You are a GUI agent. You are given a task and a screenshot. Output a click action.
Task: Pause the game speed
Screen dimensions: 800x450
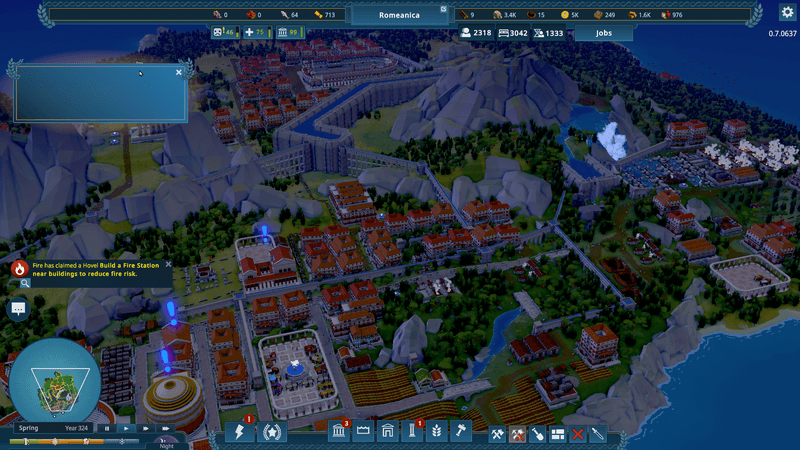point(107,428)
